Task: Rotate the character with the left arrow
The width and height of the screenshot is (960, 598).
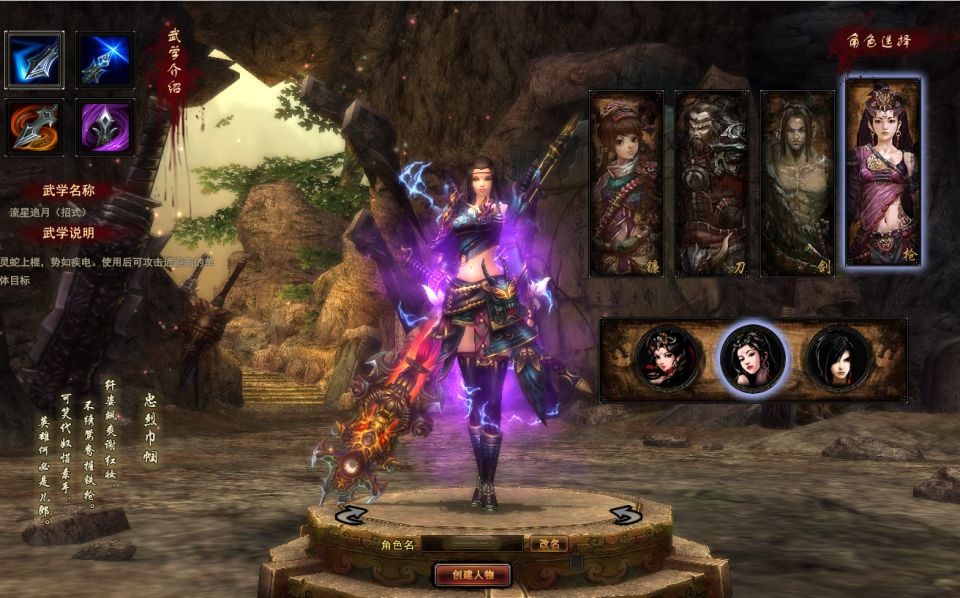Action: (349, 515)
